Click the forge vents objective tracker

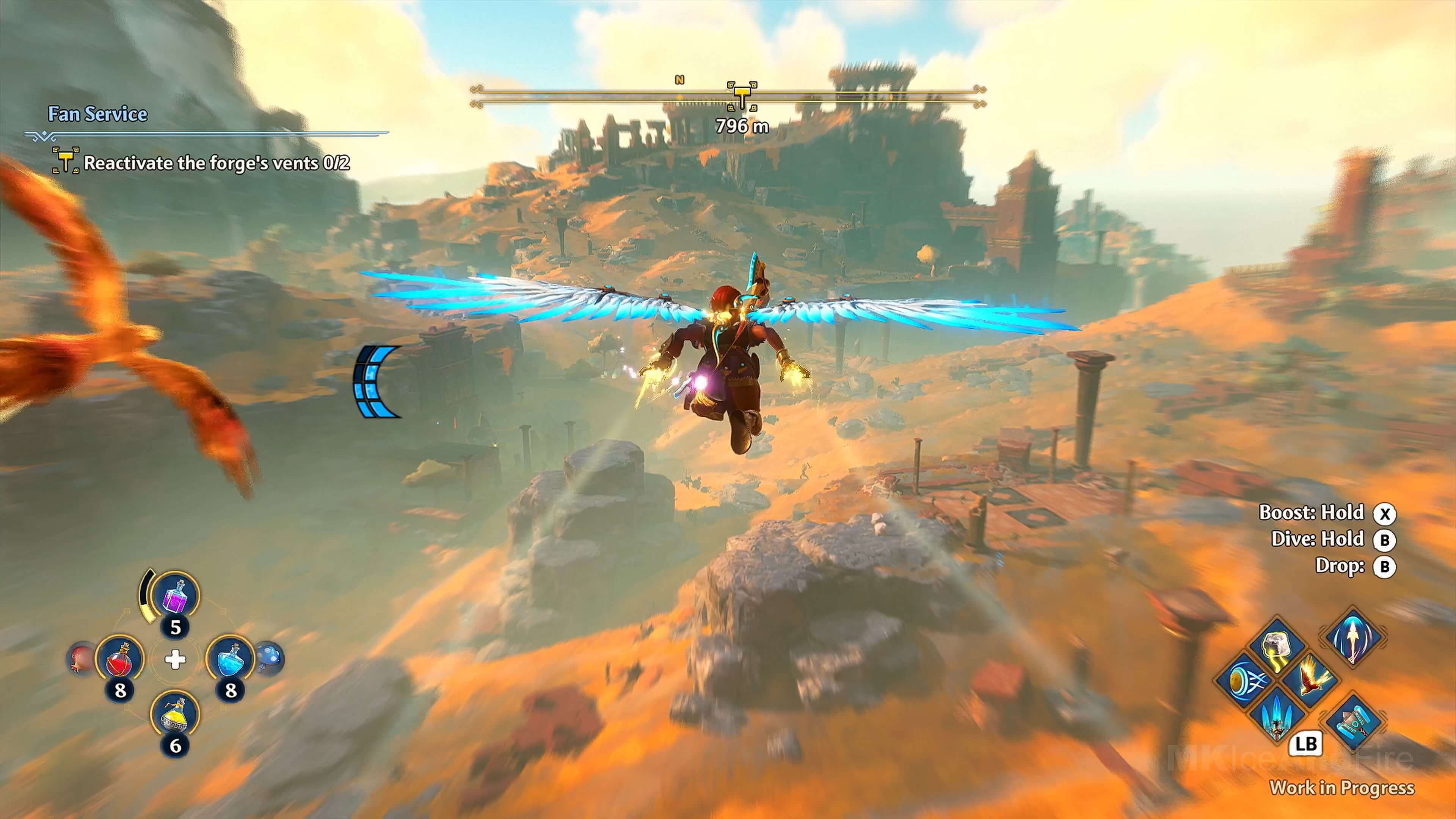click(217, 163)
